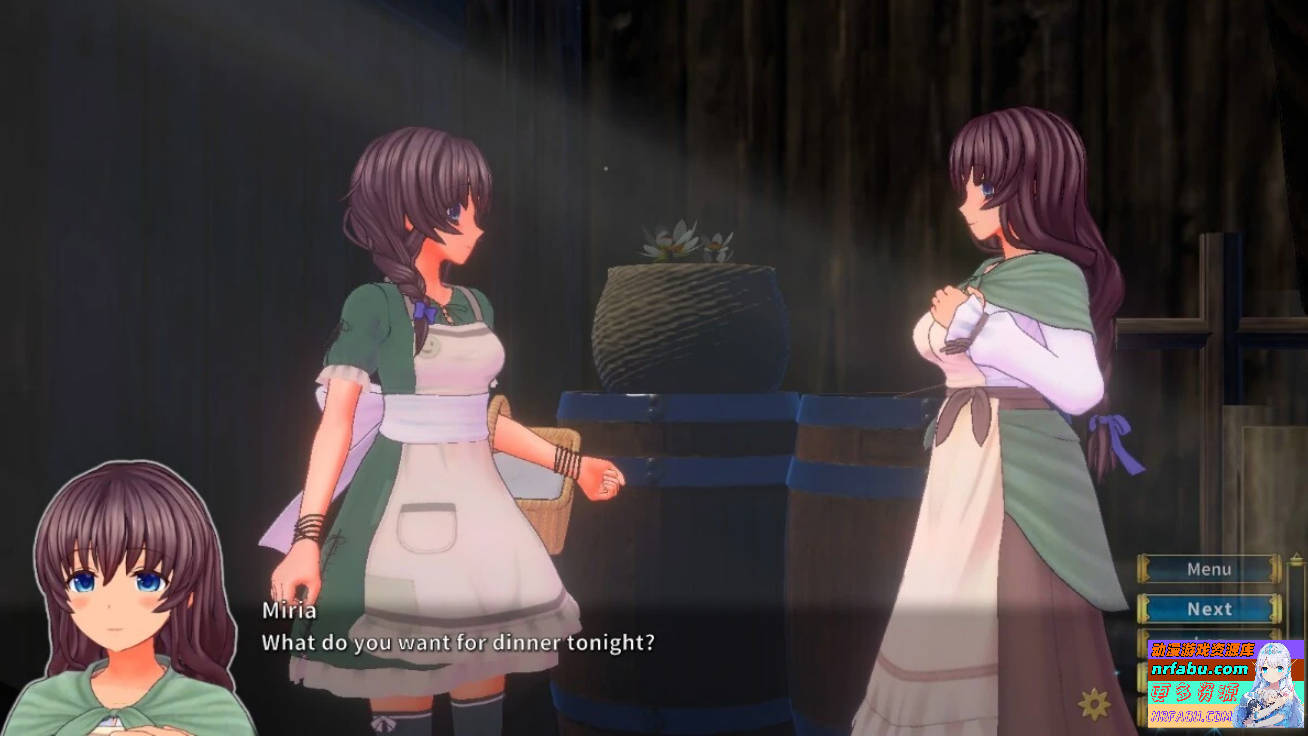Click the dinner question dialogue text

pyautogui.click(x=455, y=644)
